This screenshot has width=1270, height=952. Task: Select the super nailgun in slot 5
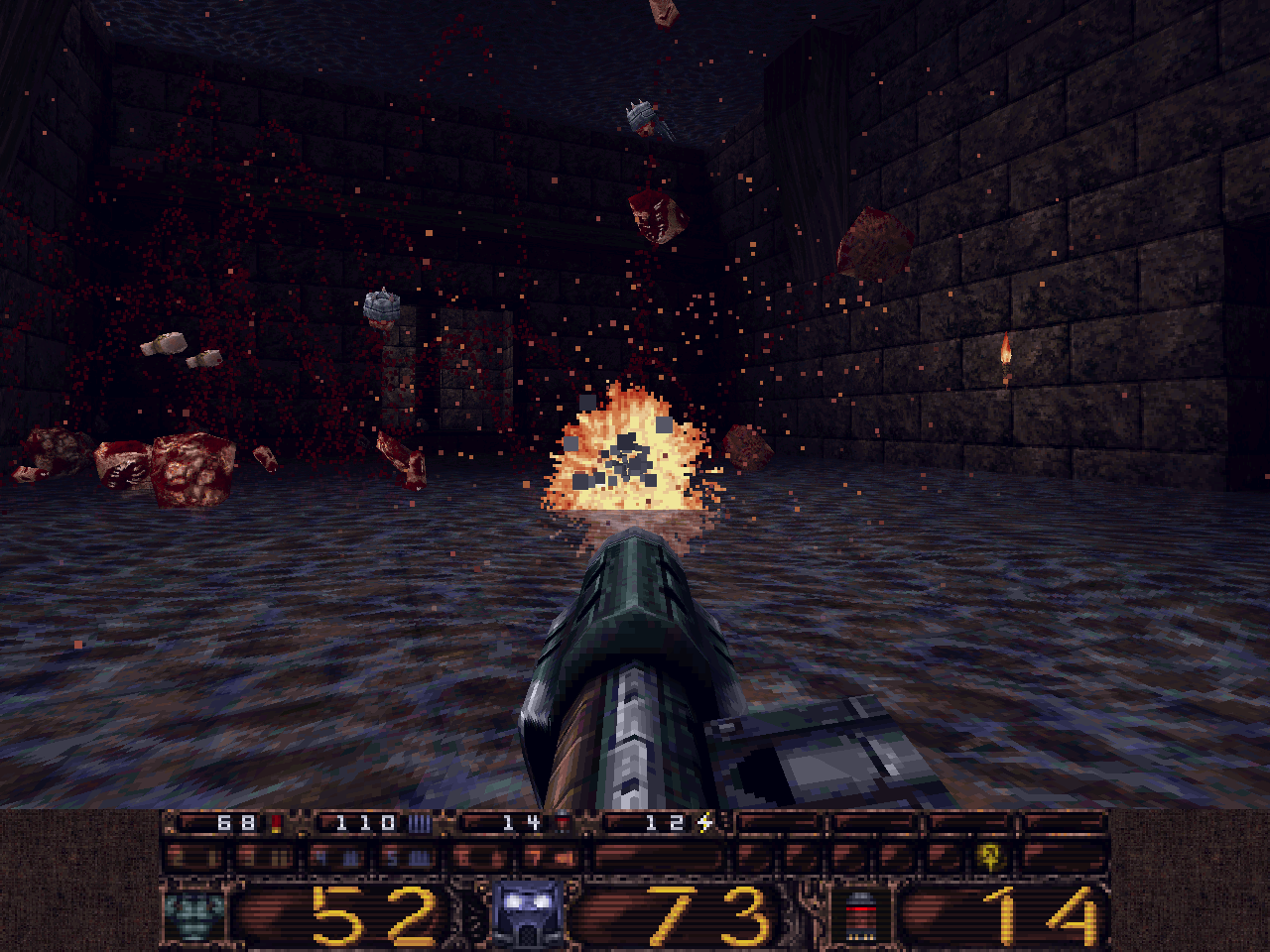pos(409,856)
